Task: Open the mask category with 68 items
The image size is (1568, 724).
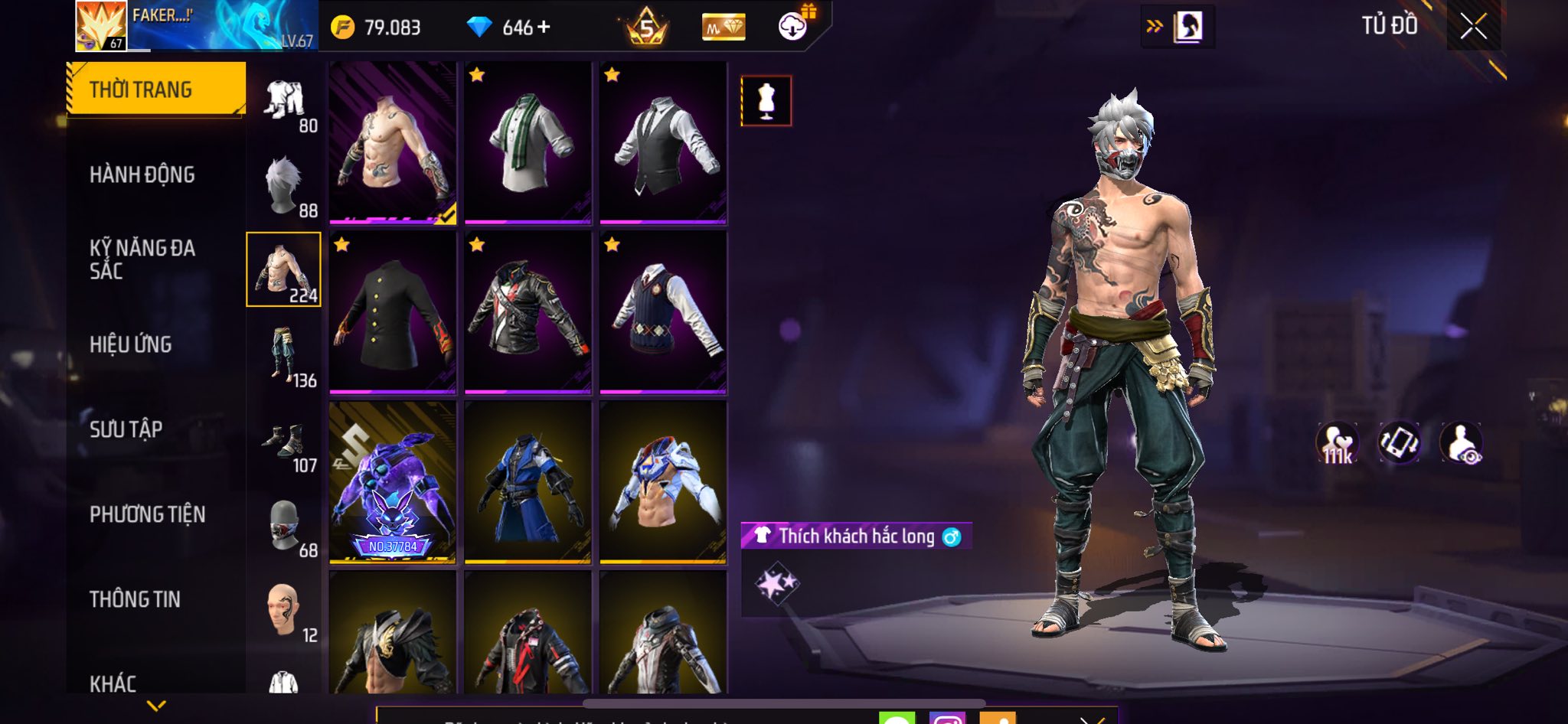Action: [x=285, y=526]
